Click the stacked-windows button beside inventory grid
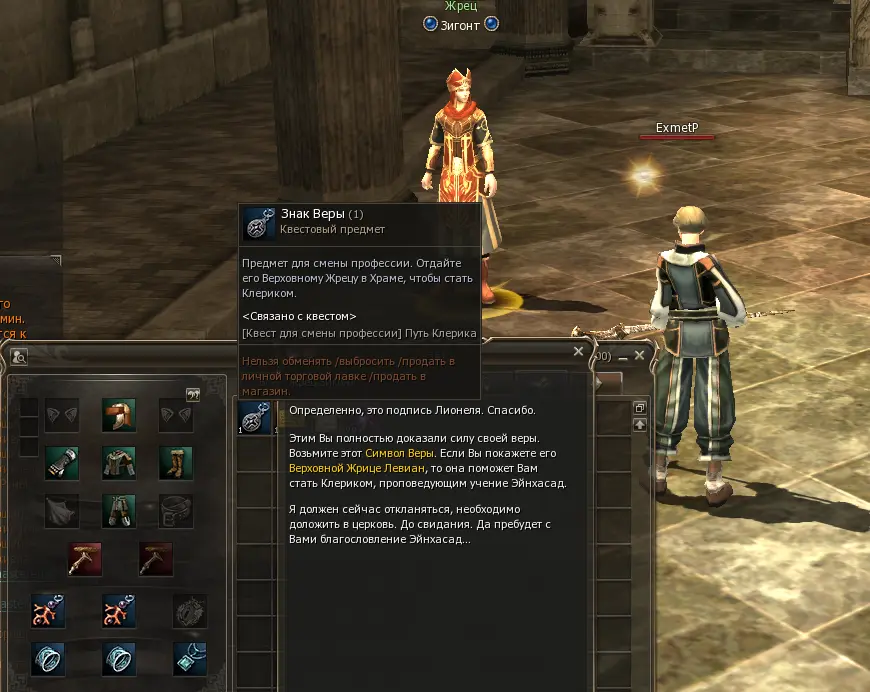 tap(640, 408)
